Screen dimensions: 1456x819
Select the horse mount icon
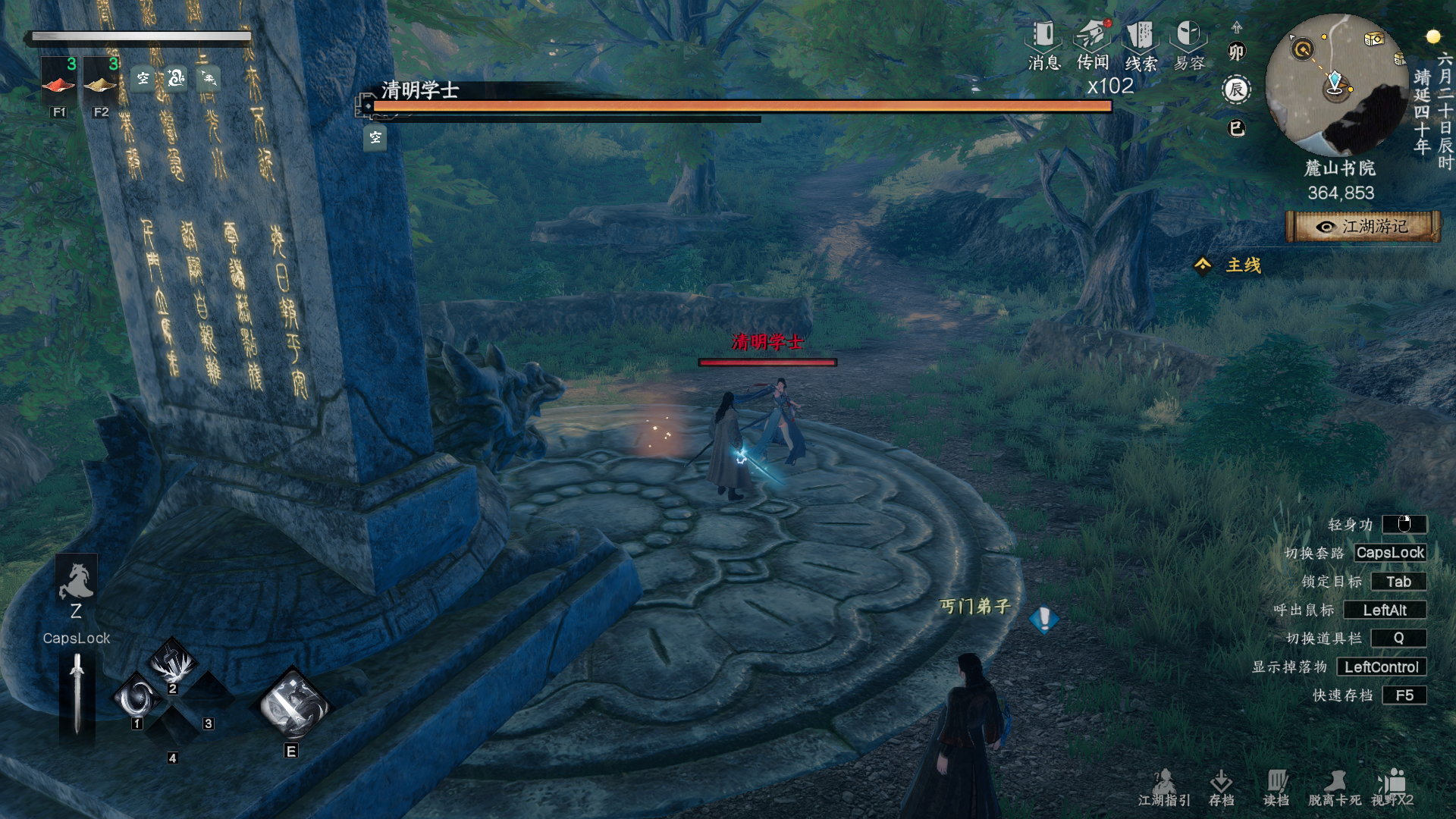76,581
